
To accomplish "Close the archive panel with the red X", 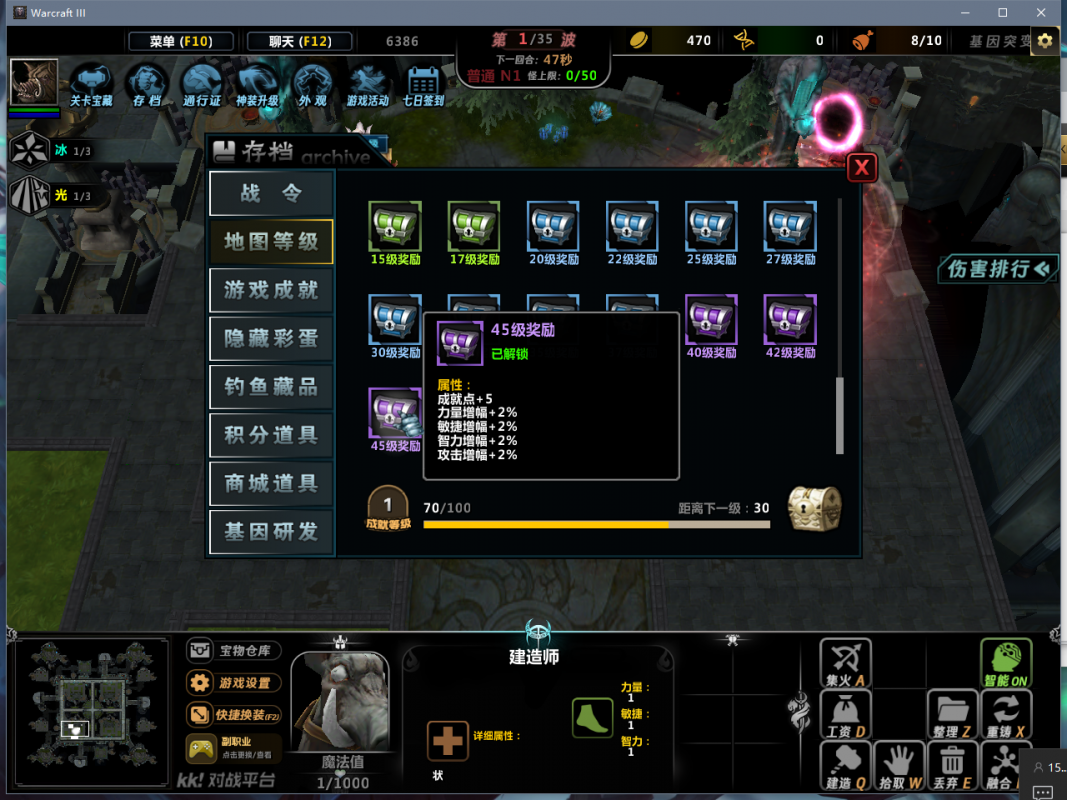I will (862, 167).
